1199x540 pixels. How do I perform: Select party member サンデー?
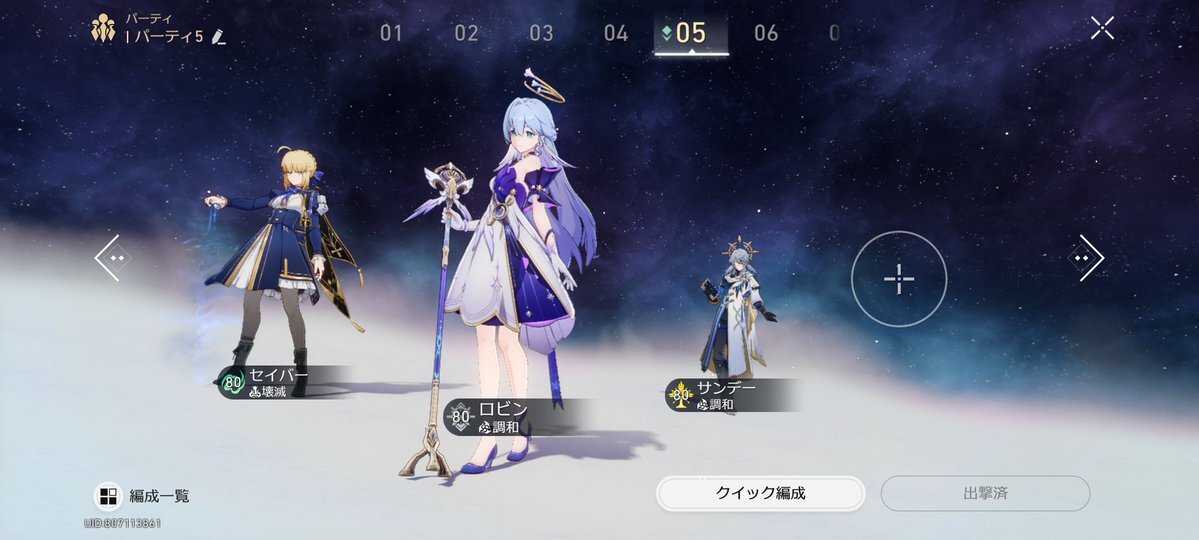coord(735,310)
